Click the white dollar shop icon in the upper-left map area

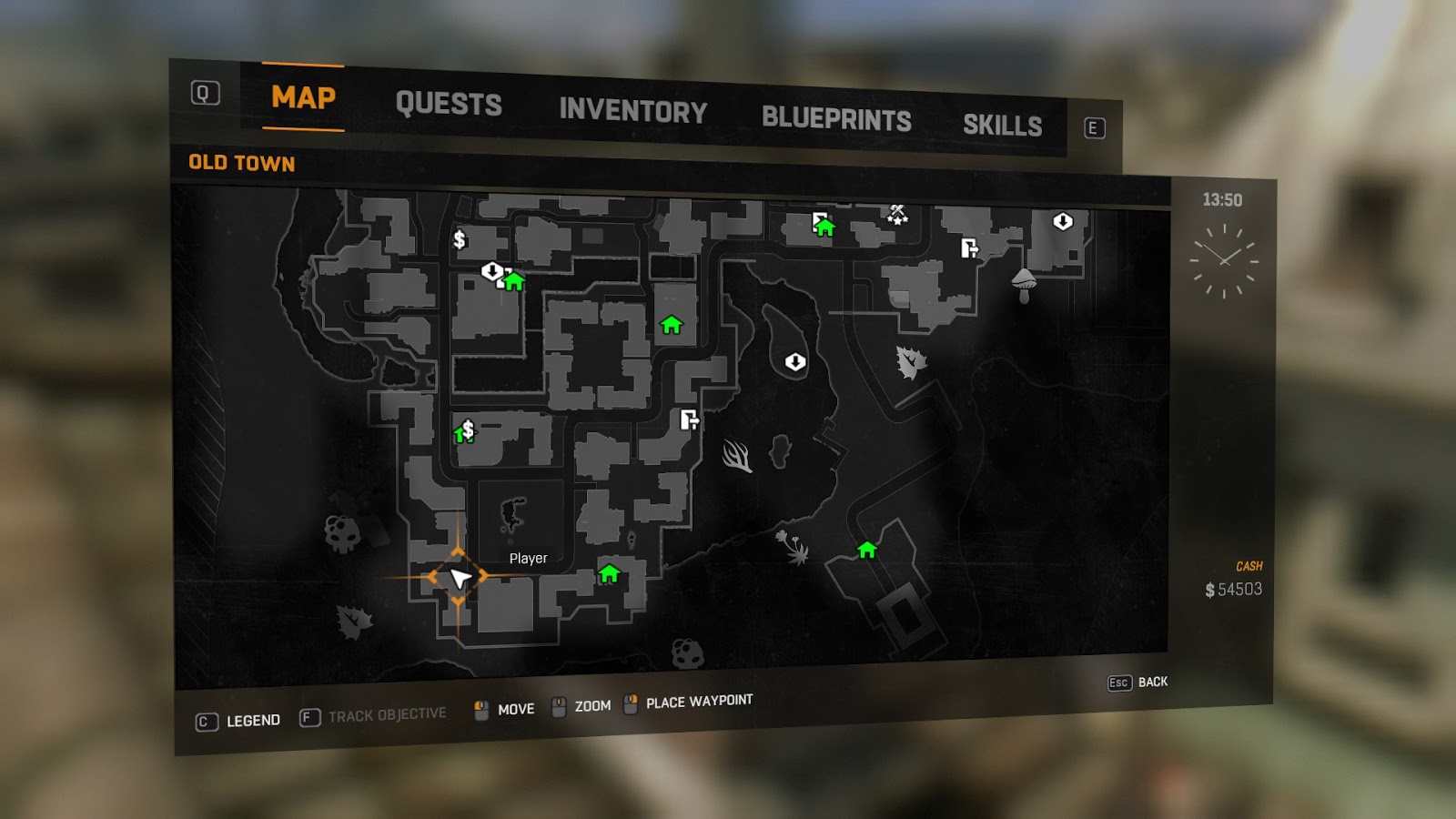(x=460, y=240)
